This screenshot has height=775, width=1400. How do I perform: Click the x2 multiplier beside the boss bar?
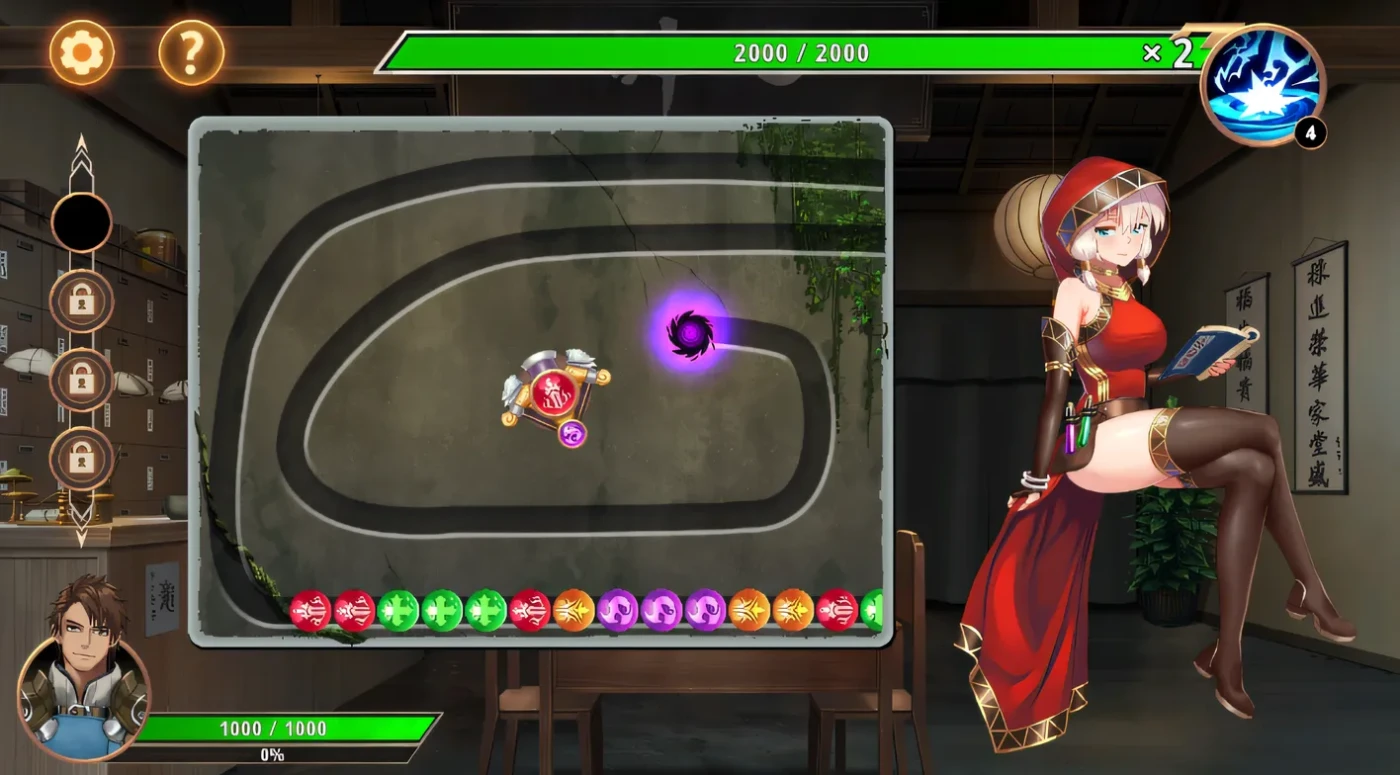1167,50
